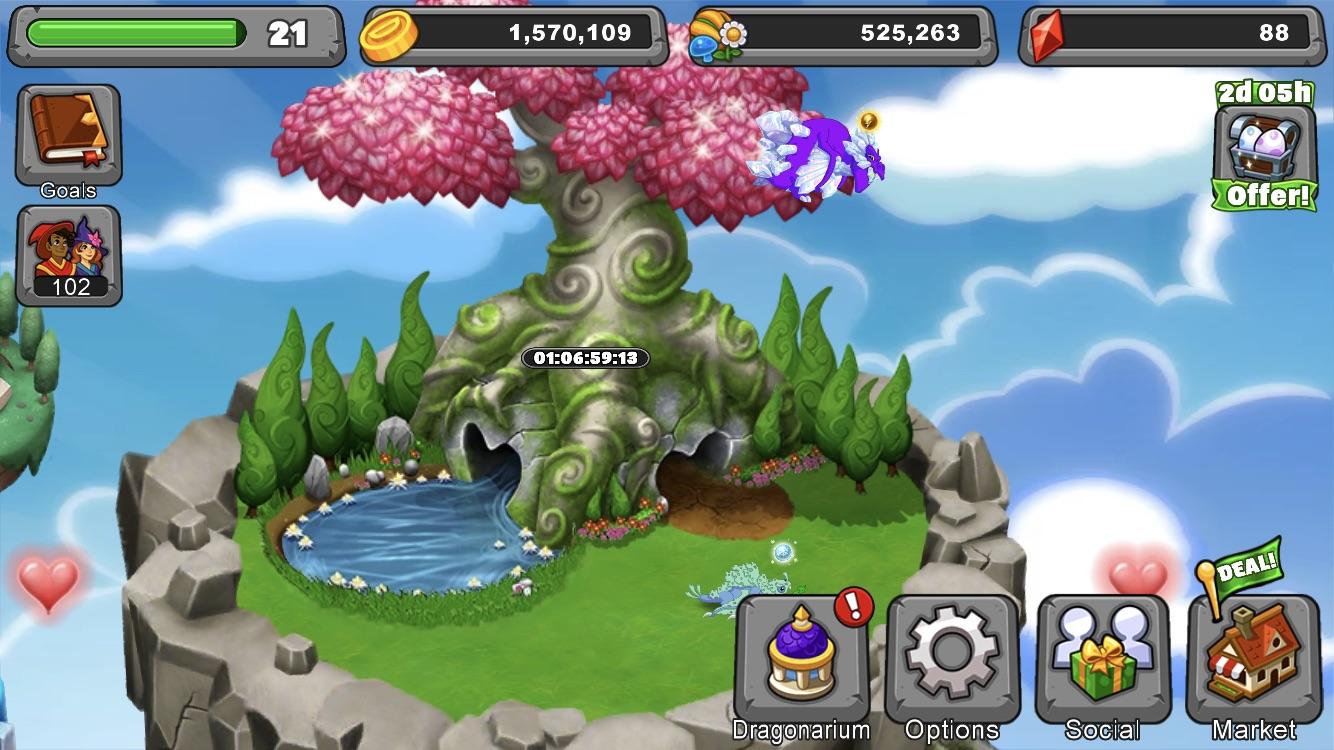1334x750 pixels.
Task: Tap the food treats counter
Action: (843, 34)
